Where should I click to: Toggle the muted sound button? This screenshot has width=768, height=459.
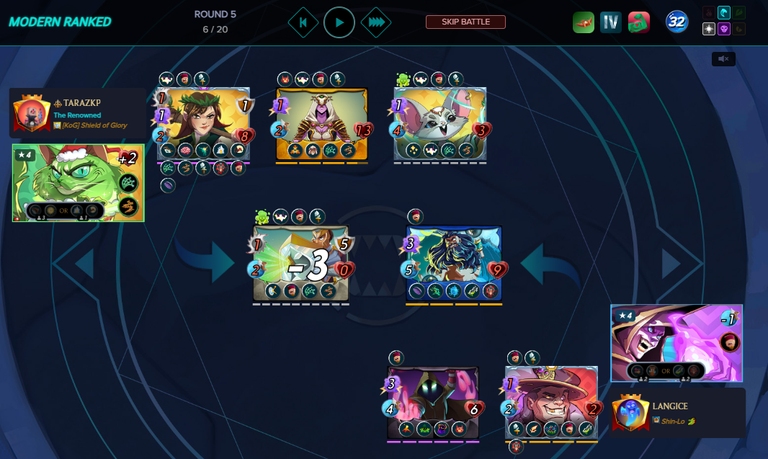point(723,59)
